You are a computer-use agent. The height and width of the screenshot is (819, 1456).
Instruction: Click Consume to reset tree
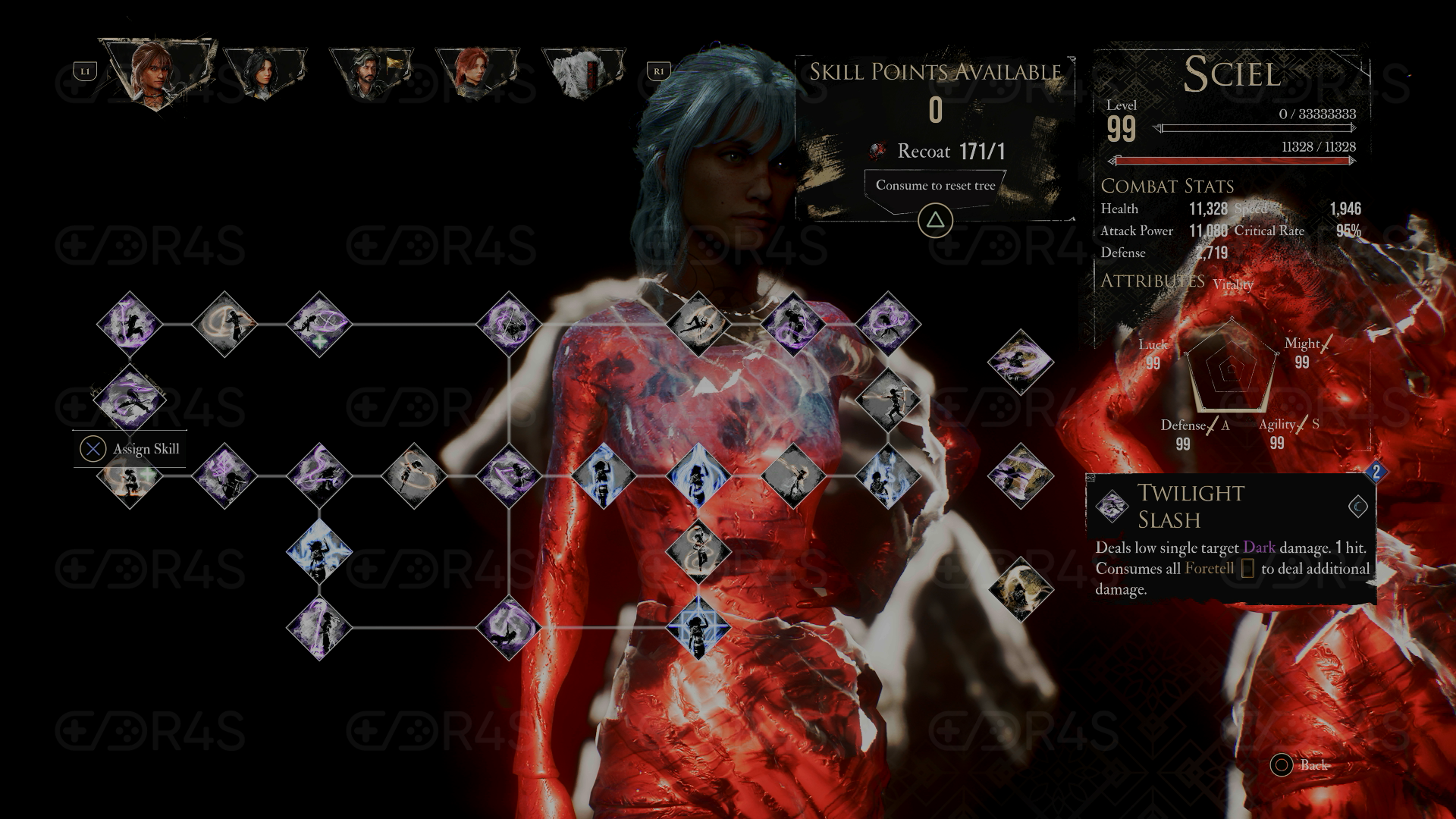pyautogui.click(x=935, y=186)
